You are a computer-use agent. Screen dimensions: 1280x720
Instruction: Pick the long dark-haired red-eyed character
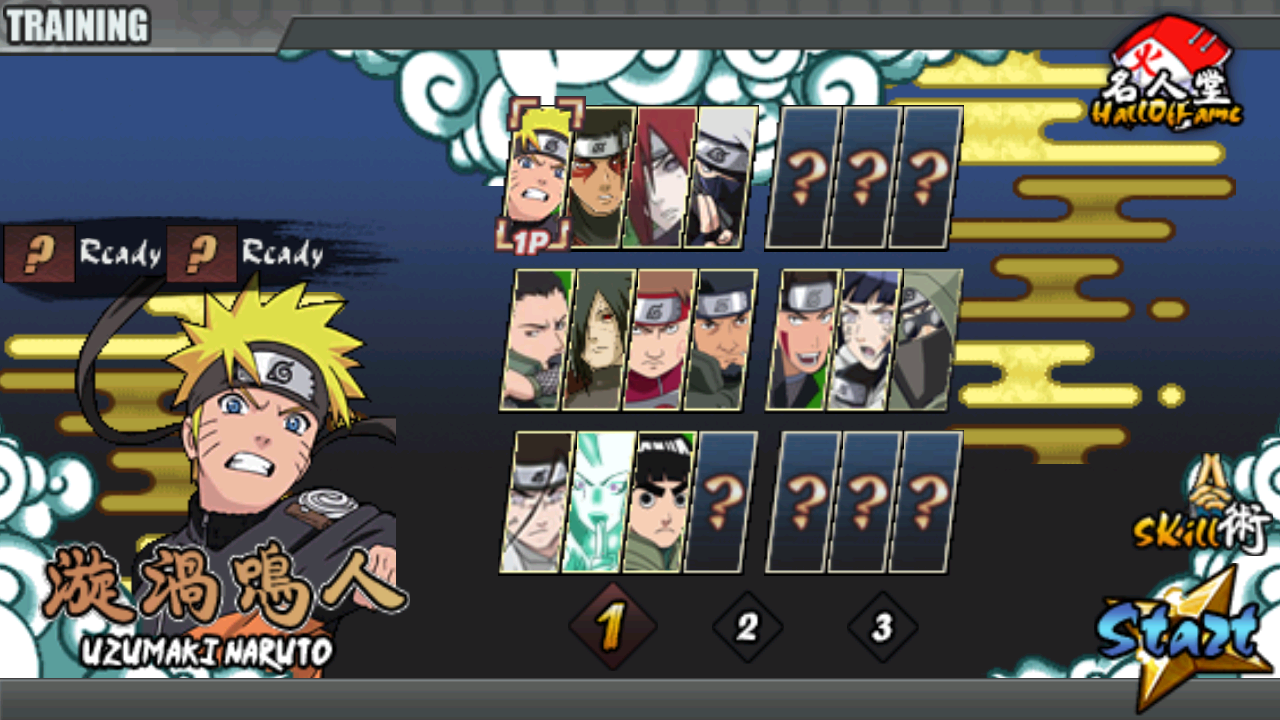coord(597,339)
